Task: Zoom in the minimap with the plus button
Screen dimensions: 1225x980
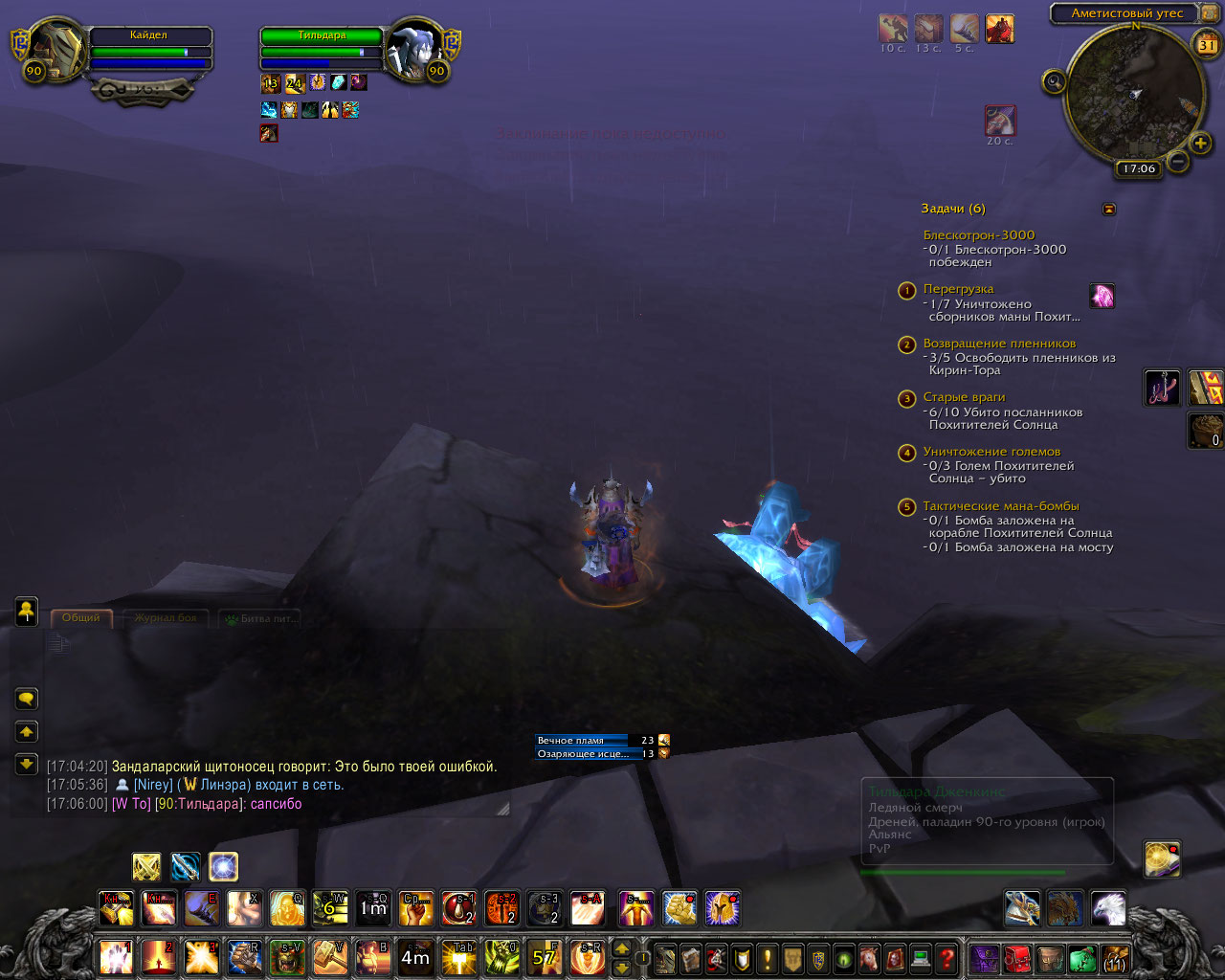Action: [1200, 144]
